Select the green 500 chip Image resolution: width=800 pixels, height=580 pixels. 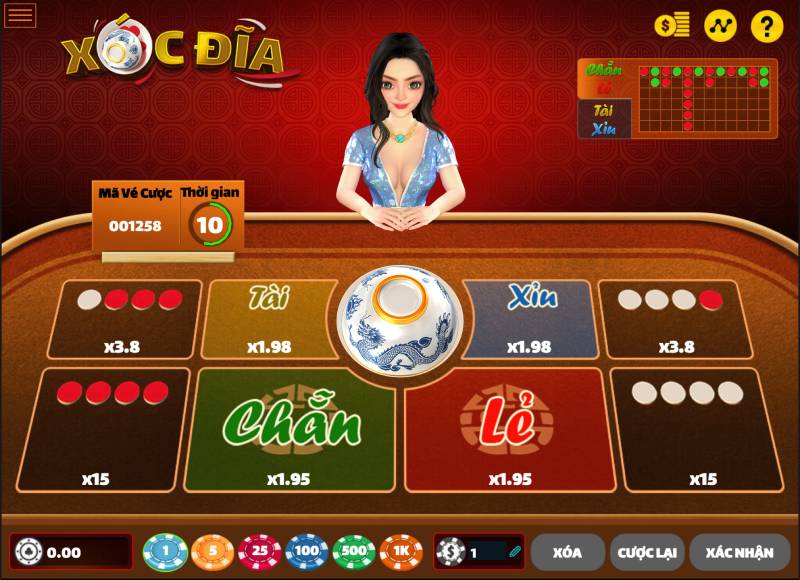pos(354,551)
